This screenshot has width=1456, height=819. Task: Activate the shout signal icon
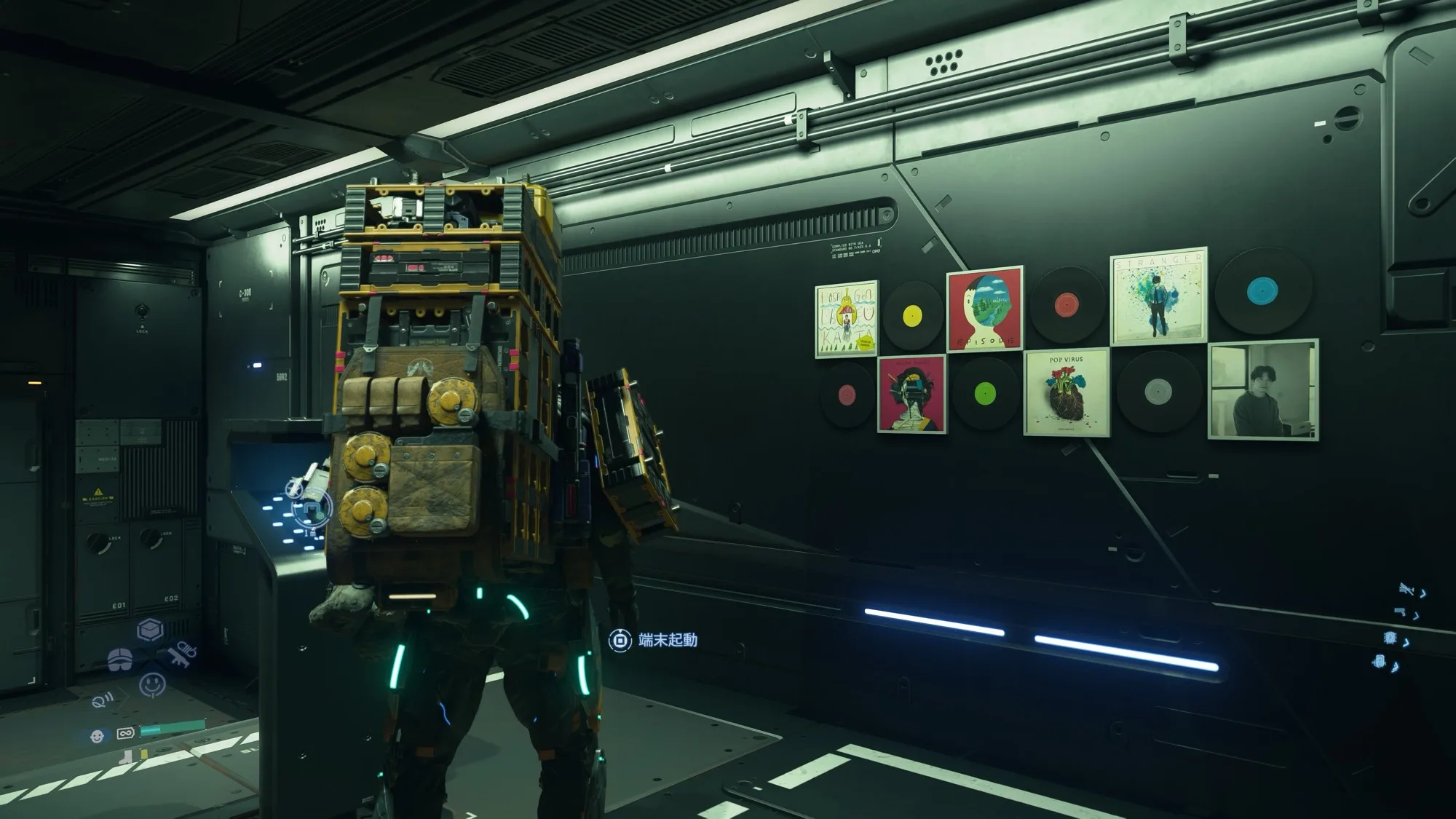click(103, 701)
